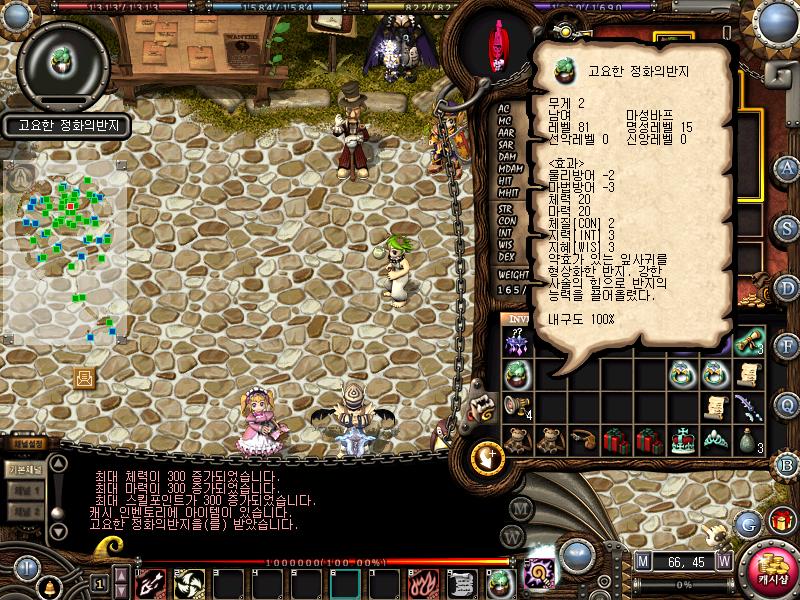Click the round Q side button

pos(788,403)
